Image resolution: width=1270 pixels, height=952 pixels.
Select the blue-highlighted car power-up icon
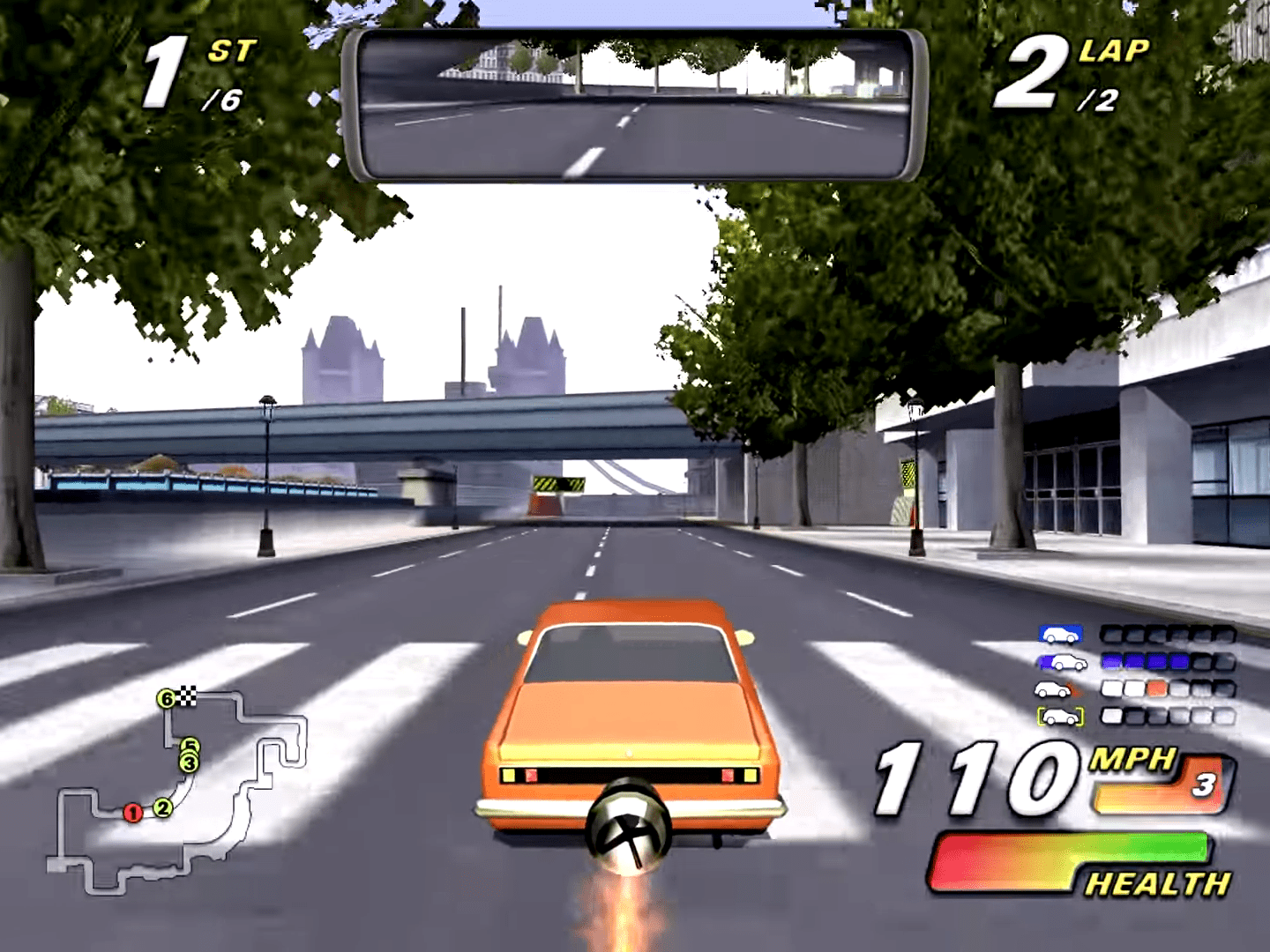coord(1060,635)
